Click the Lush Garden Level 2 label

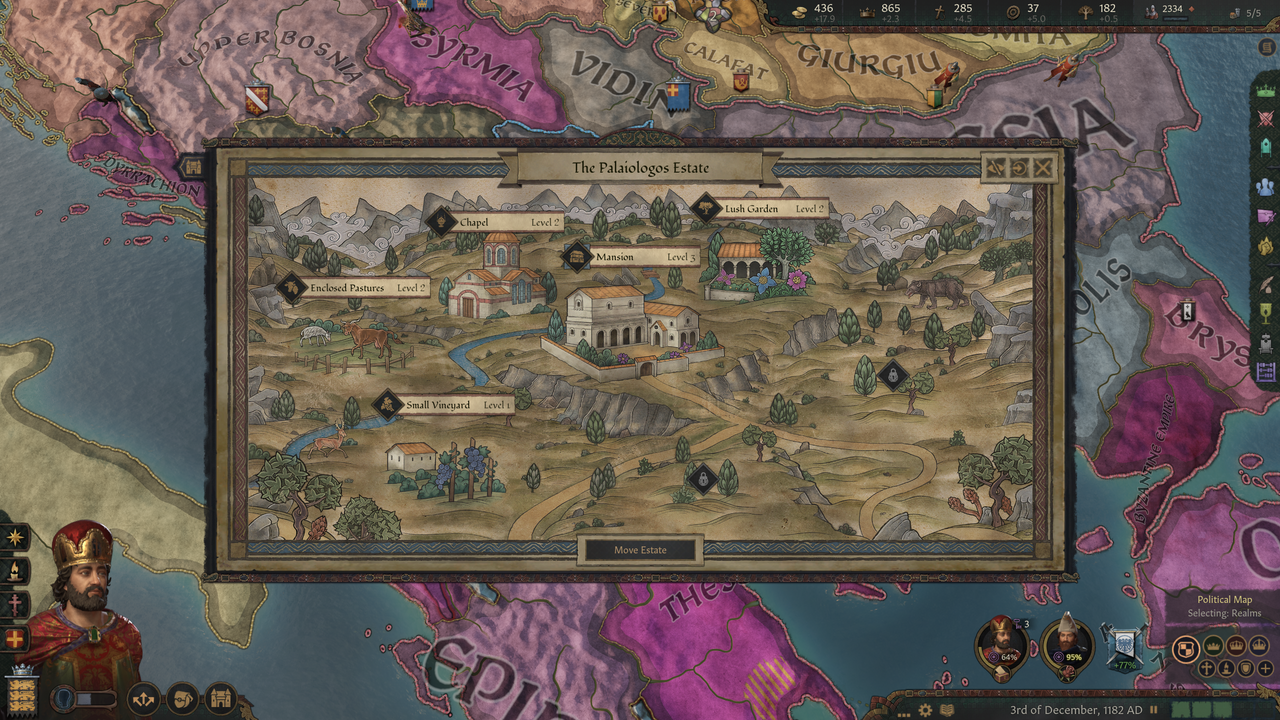(751, 208)
